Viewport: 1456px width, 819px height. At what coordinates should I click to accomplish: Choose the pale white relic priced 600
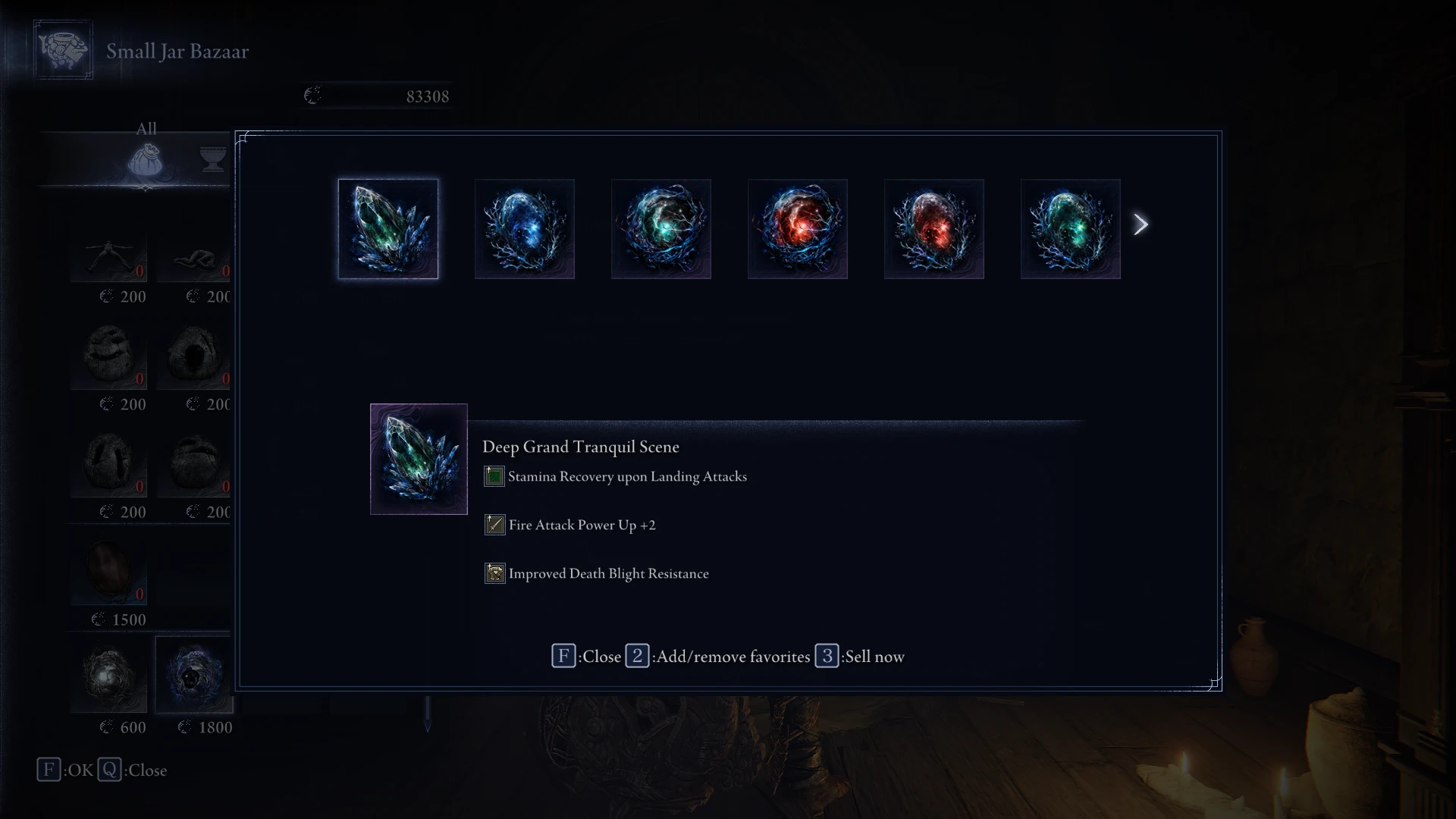(x=109, y=676)
